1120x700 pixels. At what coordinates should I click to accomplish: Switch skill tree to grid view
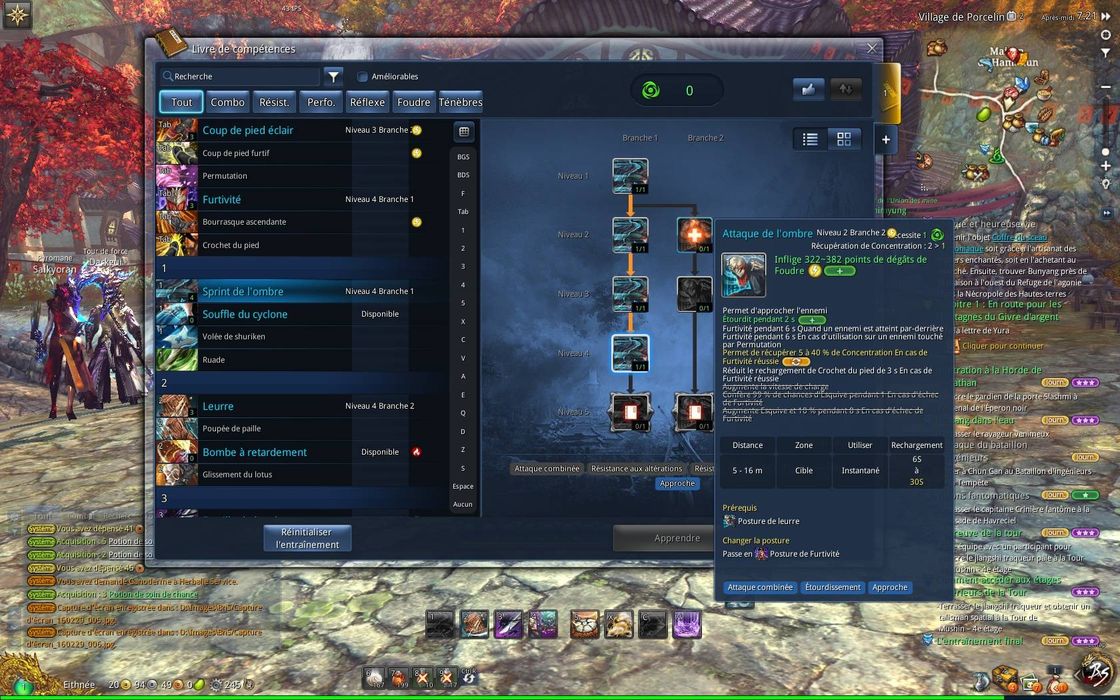844,139
